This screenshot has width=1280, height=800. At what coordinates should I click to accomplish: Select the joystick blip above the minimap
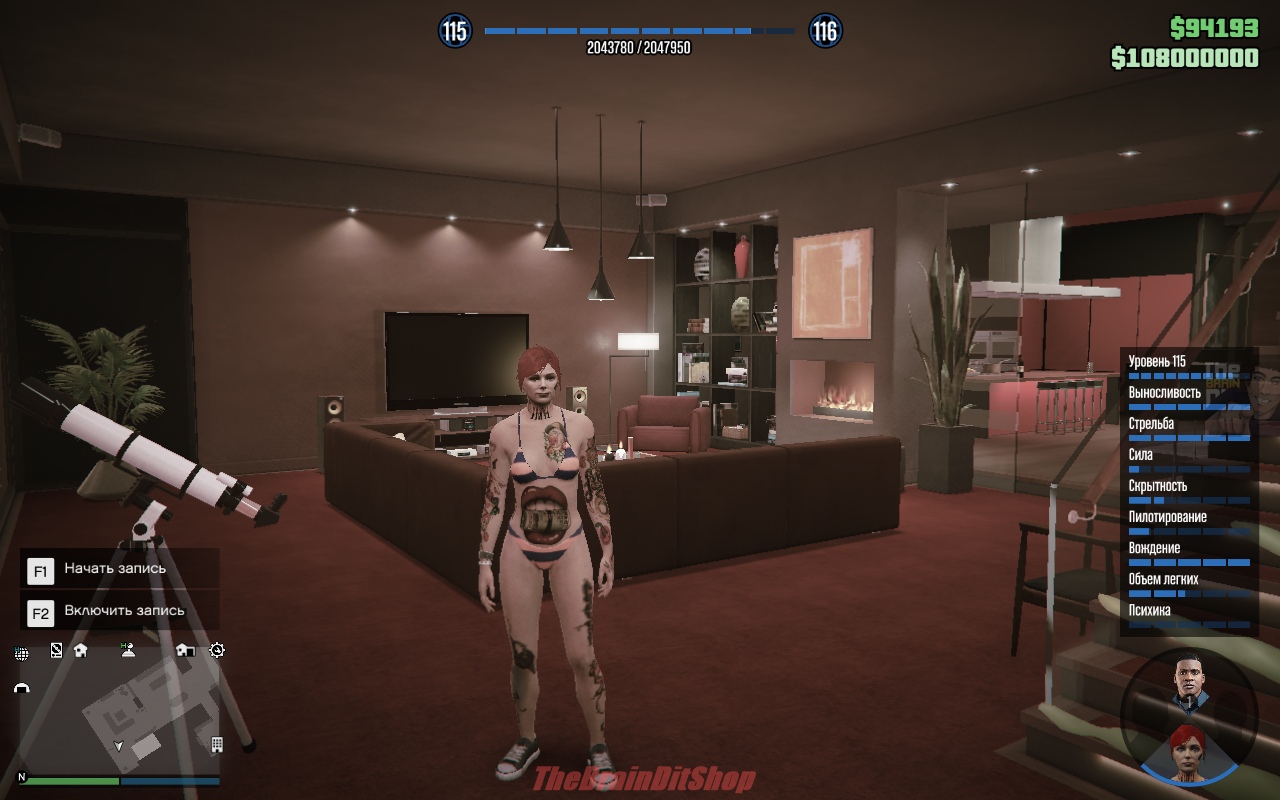tap(127, 650)
